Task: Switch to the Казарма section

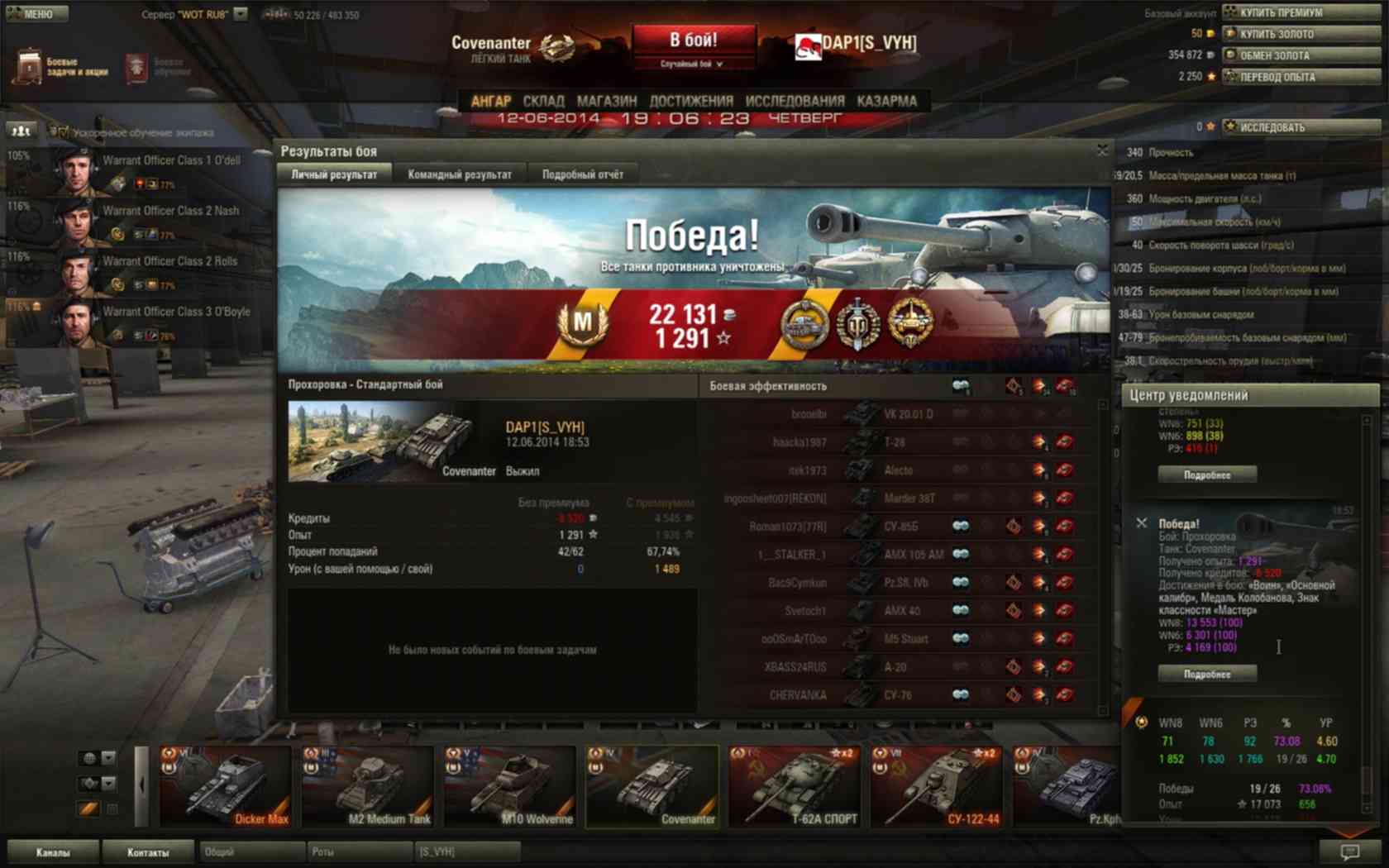Action: pos(886,101)
